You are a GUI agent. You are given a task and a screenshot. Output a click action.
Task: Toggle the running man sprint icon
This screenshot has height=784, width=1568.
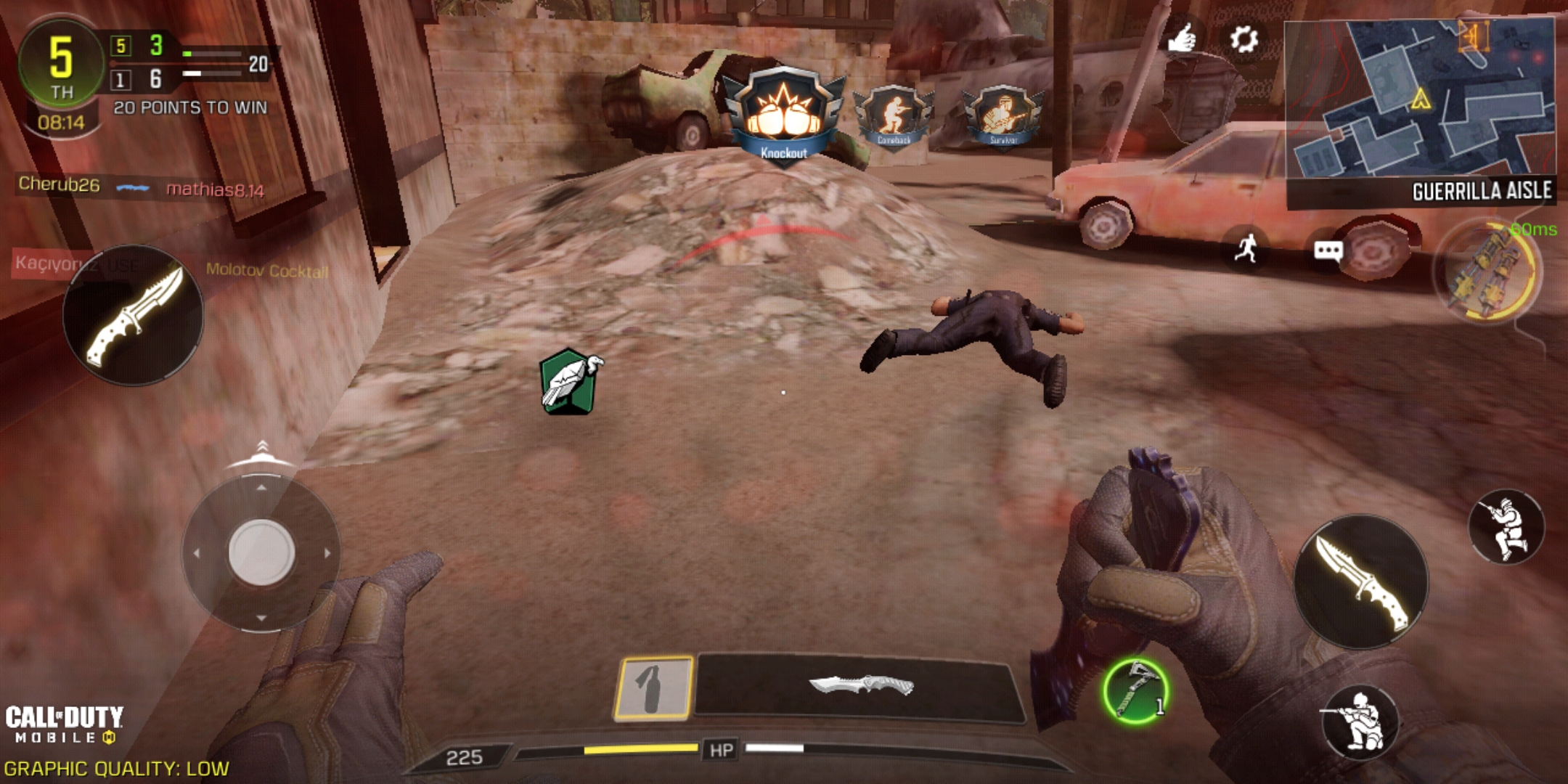1246,250
